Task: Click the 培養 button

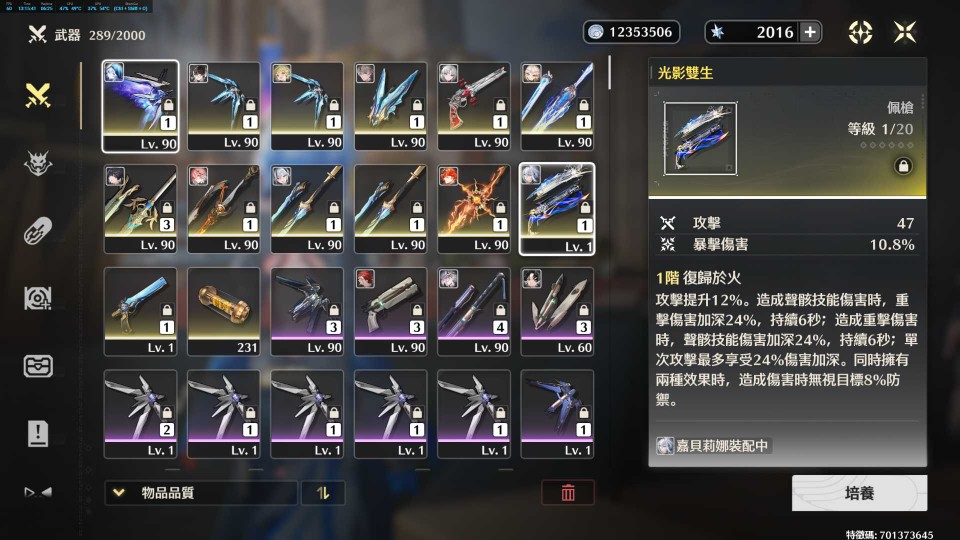Action: [x=859, y=493]
